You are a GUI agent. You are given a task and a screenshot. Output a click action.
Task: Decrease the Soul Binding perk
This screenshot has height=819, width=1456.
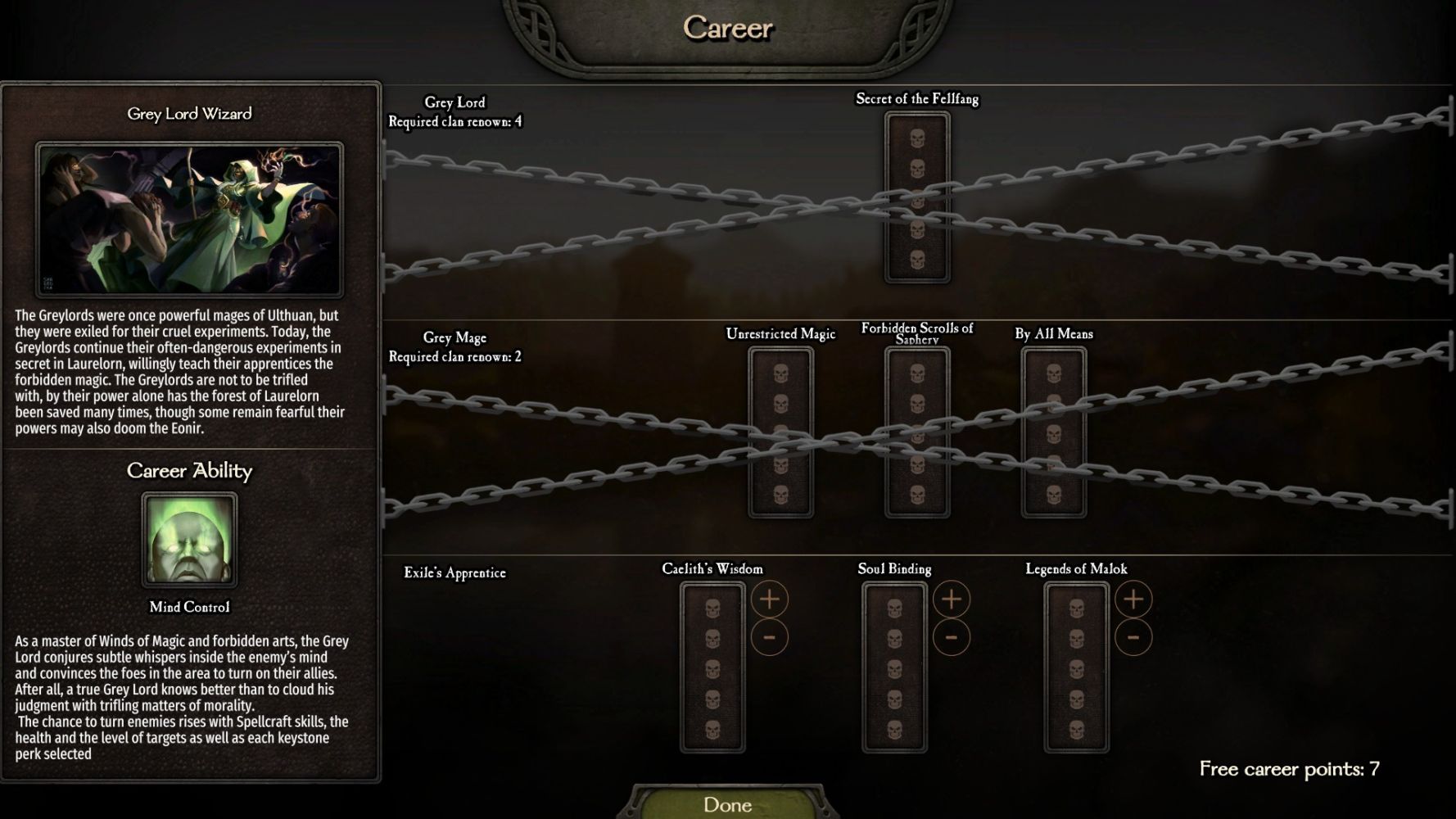pos(951,637)
